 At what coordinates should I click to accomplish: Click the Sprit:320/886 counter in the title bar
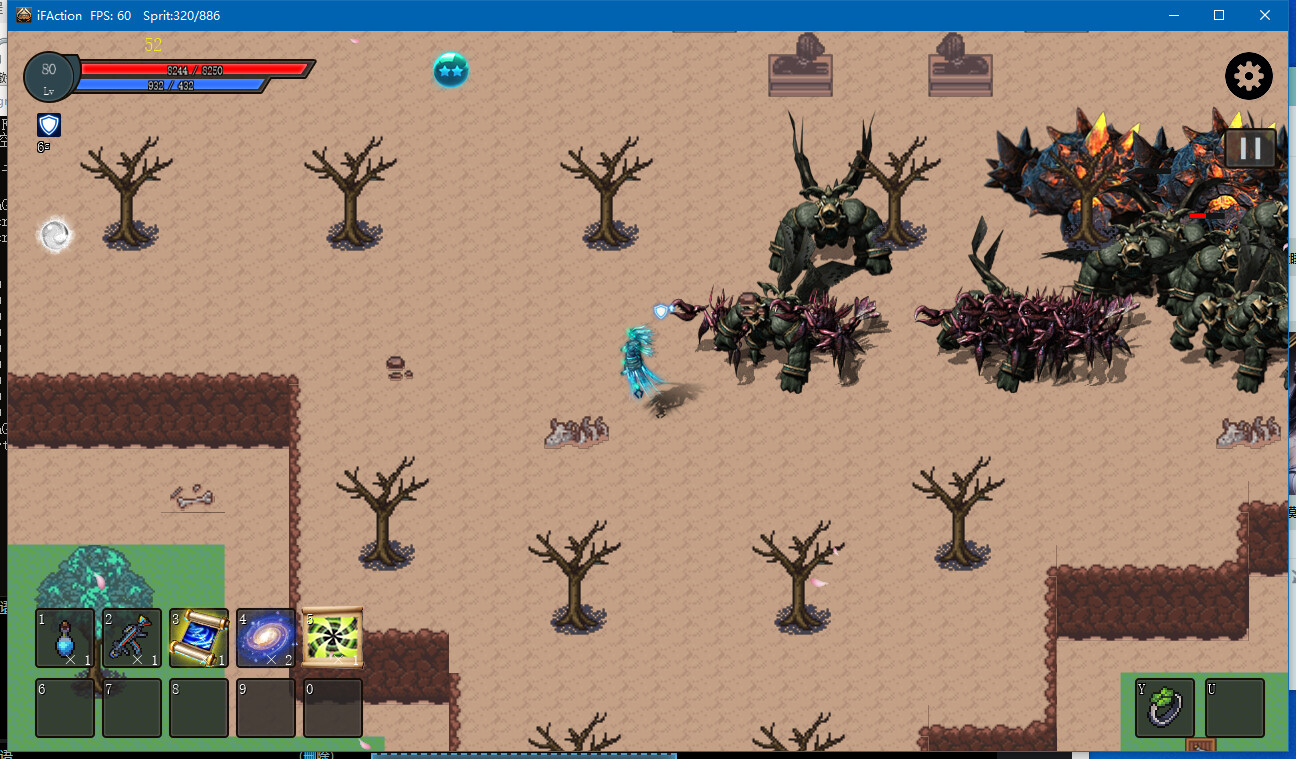coord(180,15)
